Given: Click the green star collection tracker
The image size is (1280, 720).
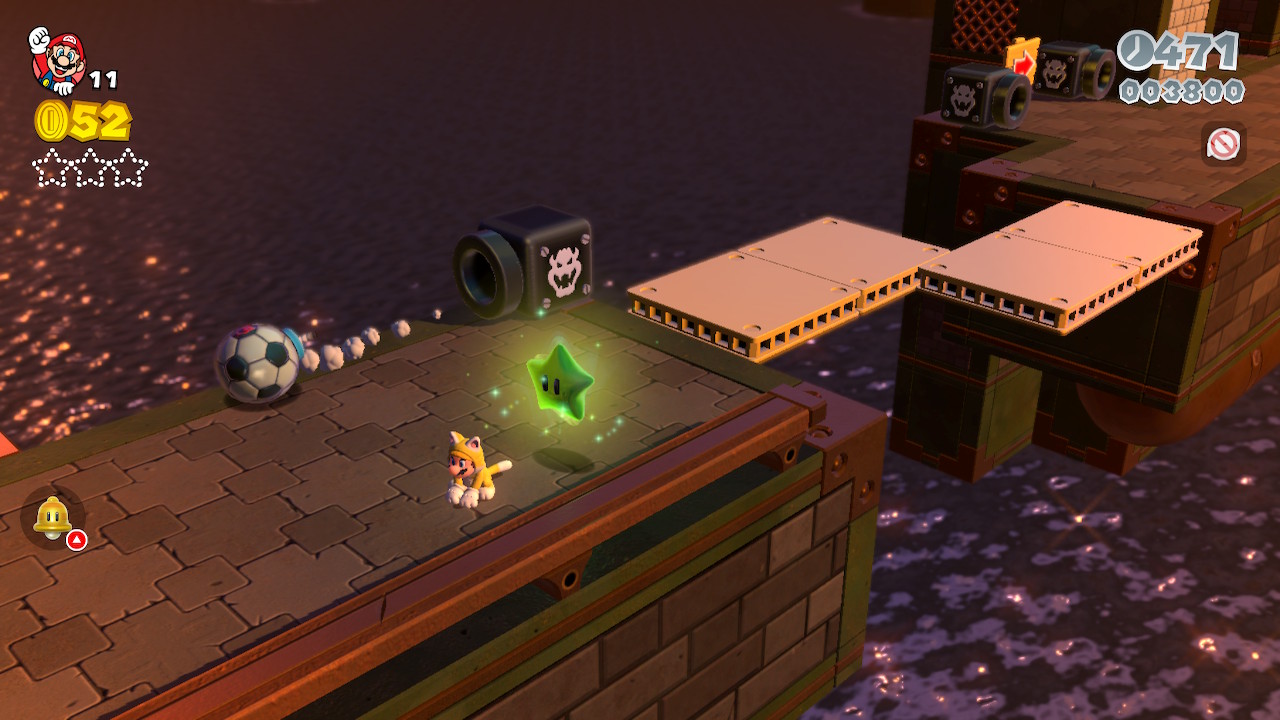Looking at the screenshot, I should (x=90, y=168).
